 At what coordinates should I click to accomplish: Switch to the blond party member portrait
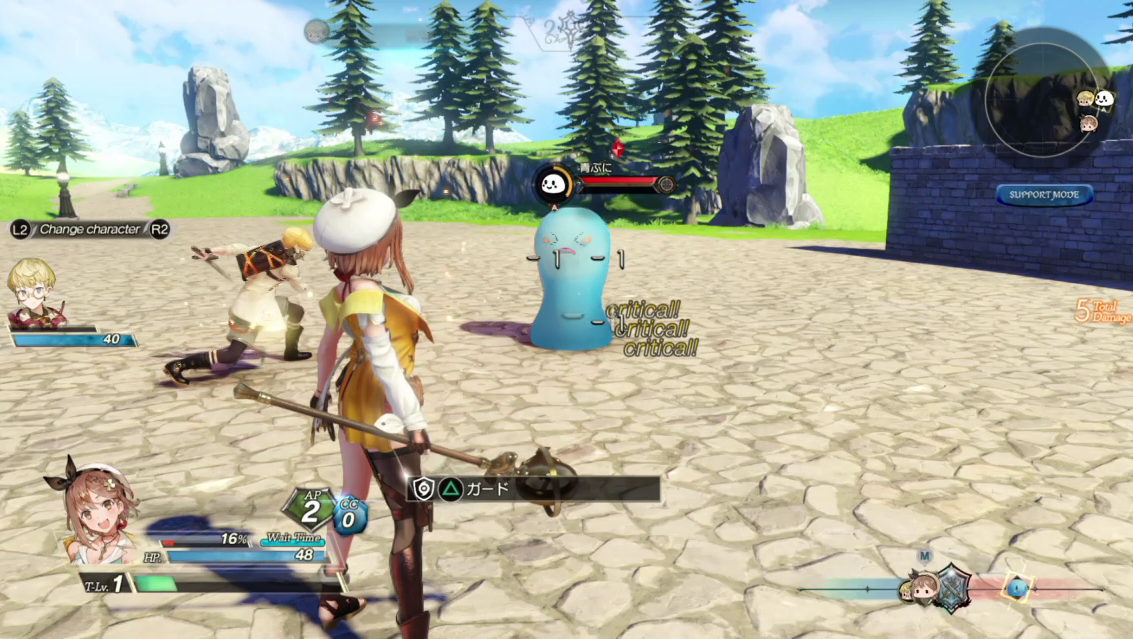[33, 291]
